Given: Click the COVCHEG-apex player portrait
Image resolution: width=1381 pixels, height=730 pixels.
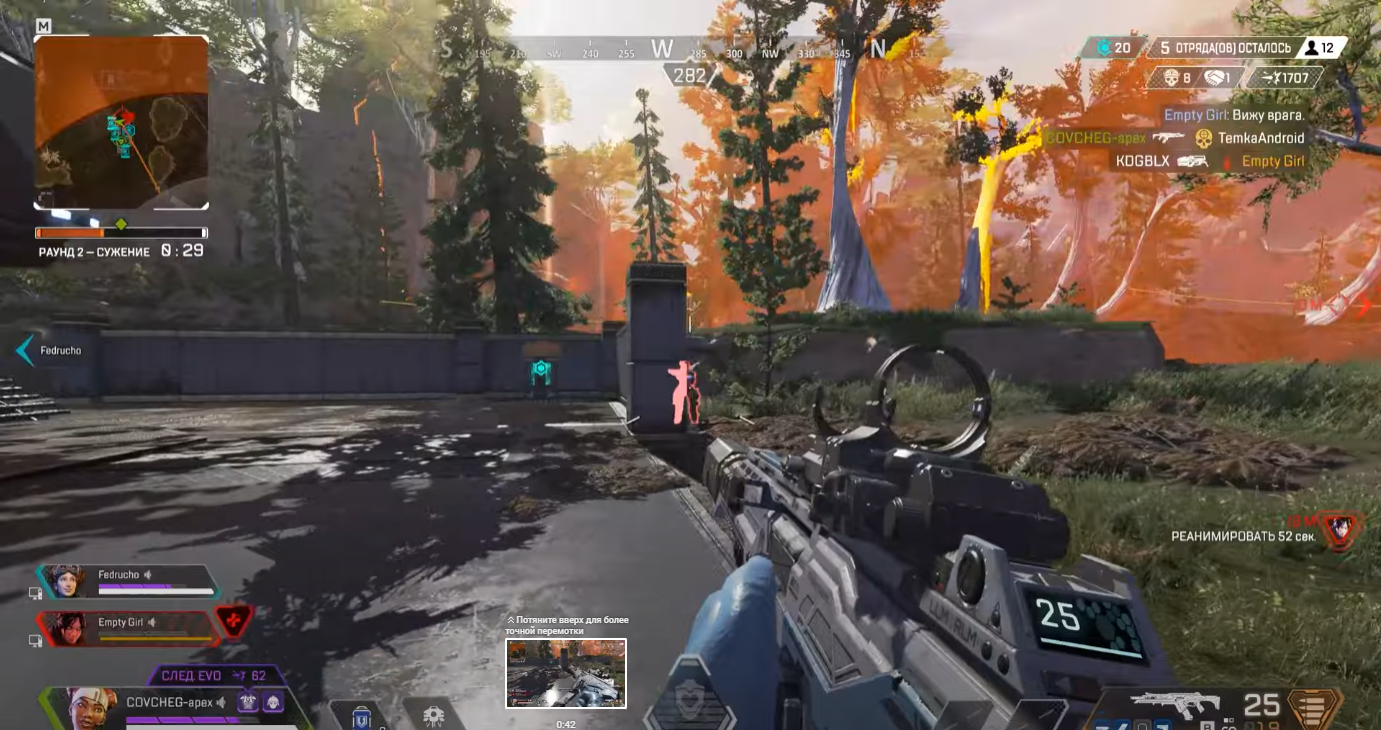Looking at the screenshot, I should (92, 707).
